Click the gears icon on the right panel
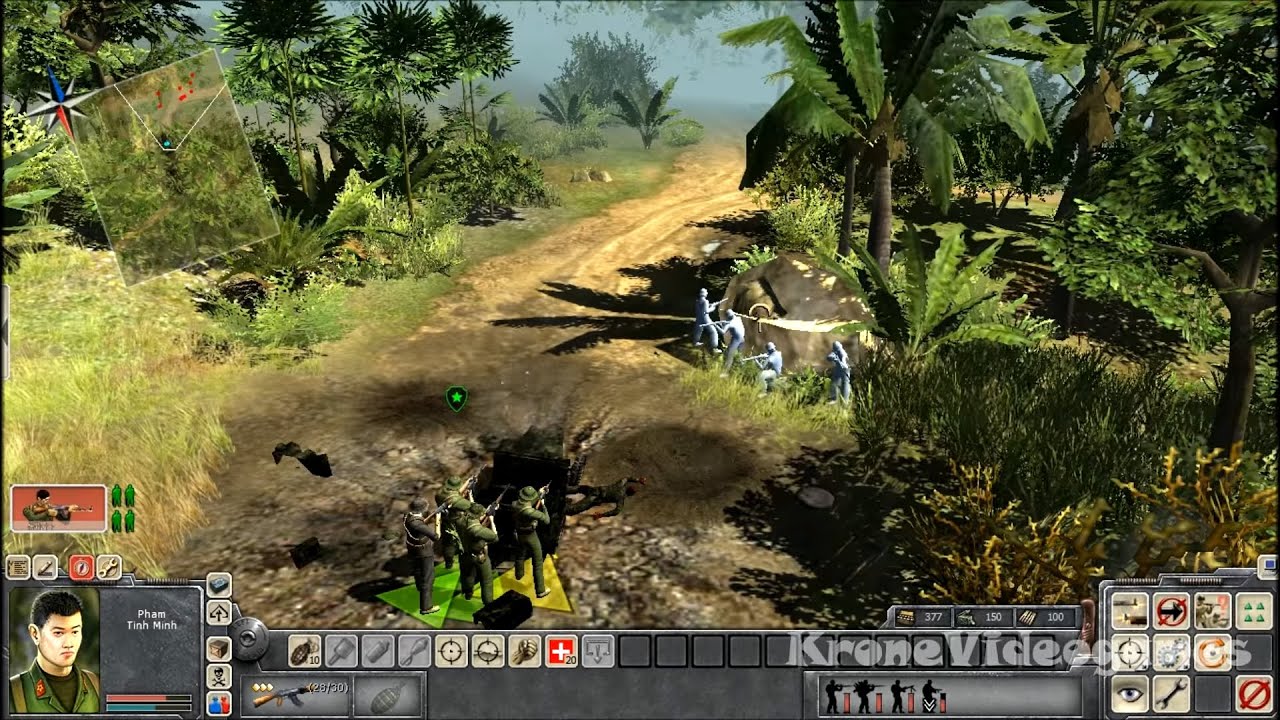1280x720 pixels. coord(1170,653)
